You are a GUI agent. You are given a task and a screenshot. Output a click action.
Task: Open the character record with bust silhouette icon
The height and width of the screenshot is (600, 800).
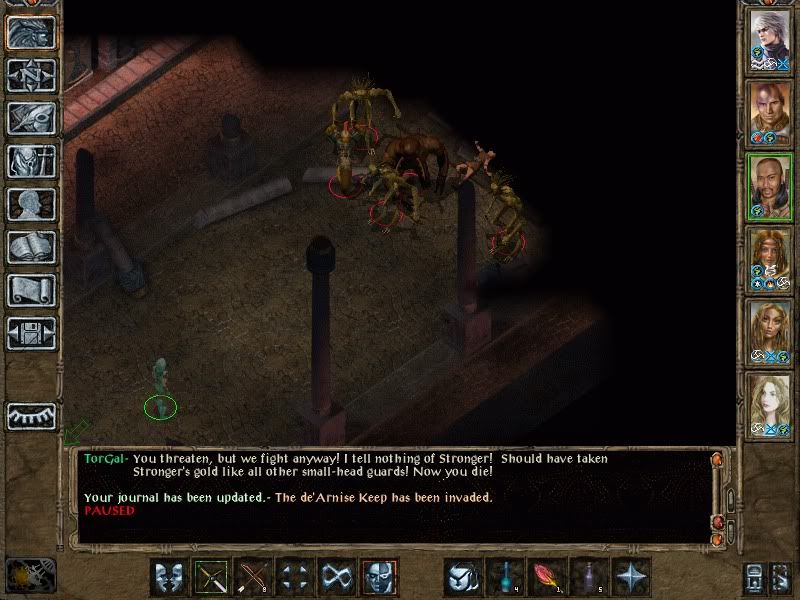tap(32, 204)
